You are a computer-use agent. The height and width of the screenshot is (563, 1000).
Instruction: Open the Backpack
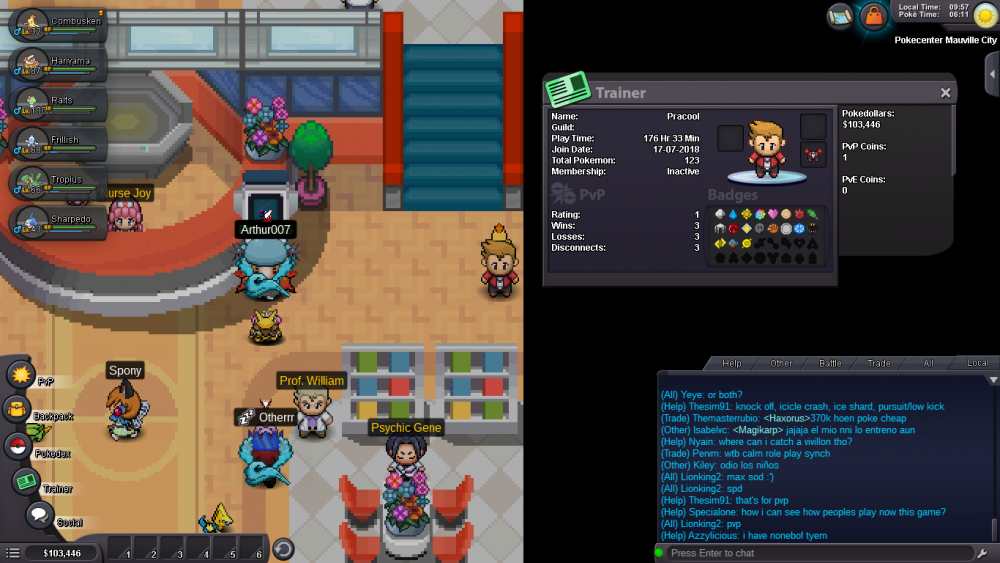[x=18, y=409]
